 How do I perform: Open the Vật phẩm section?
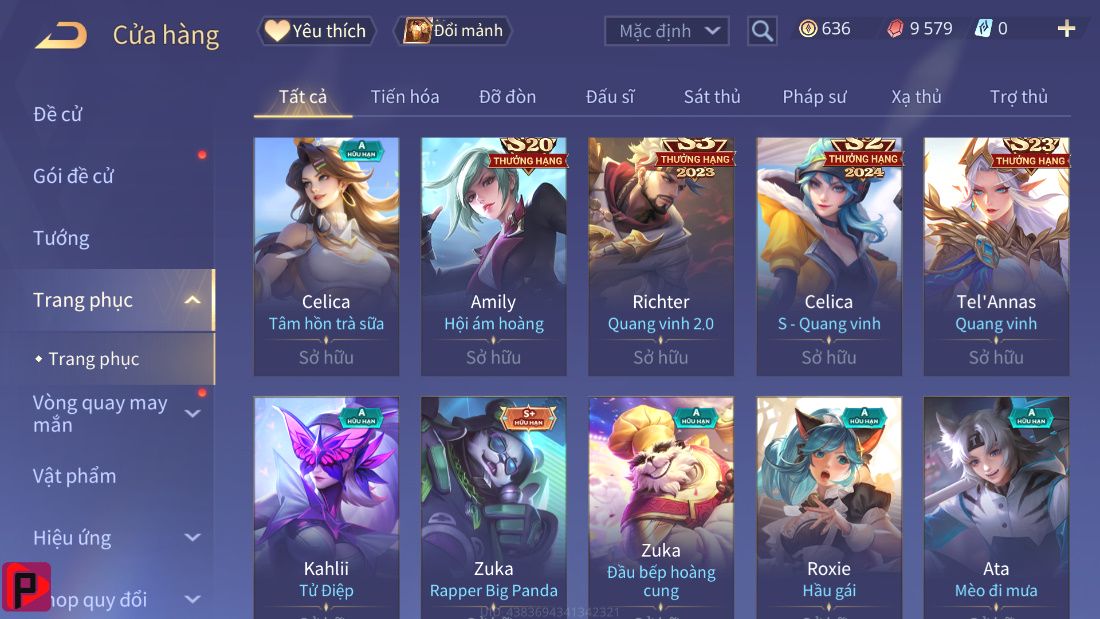point(75,476)
